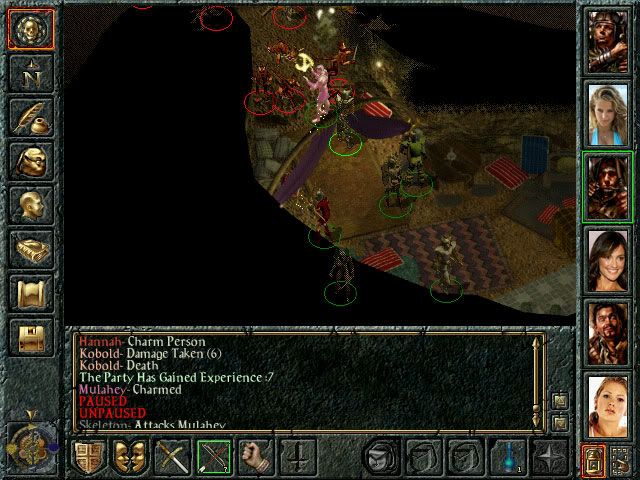Select the green-bordered hooded character portrait
640x480 pixels.
click(608, 186)
